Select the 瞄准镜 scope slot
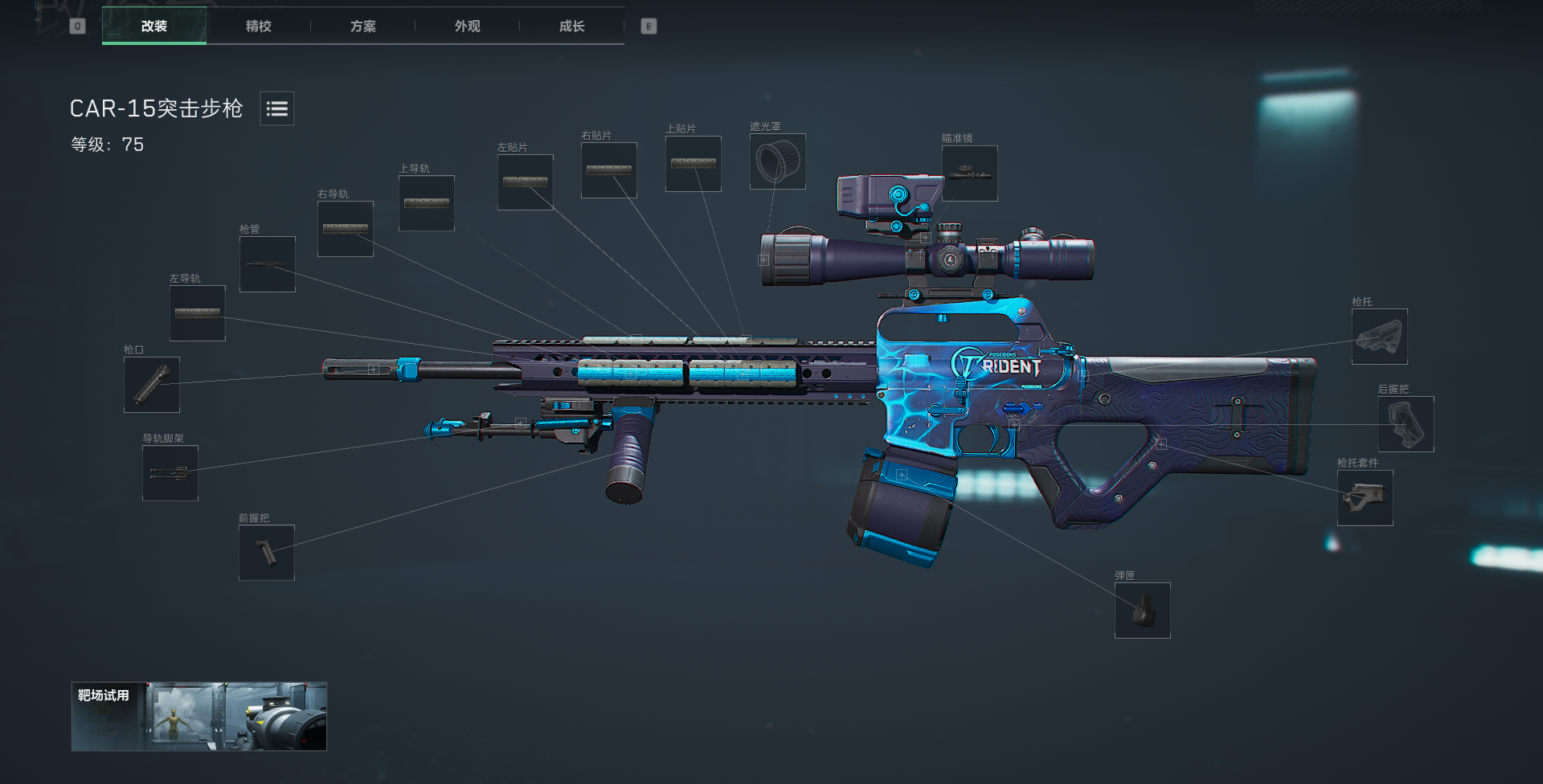Image resolution: width=1543 pixels, height=784 pixels. pos(970,174)
